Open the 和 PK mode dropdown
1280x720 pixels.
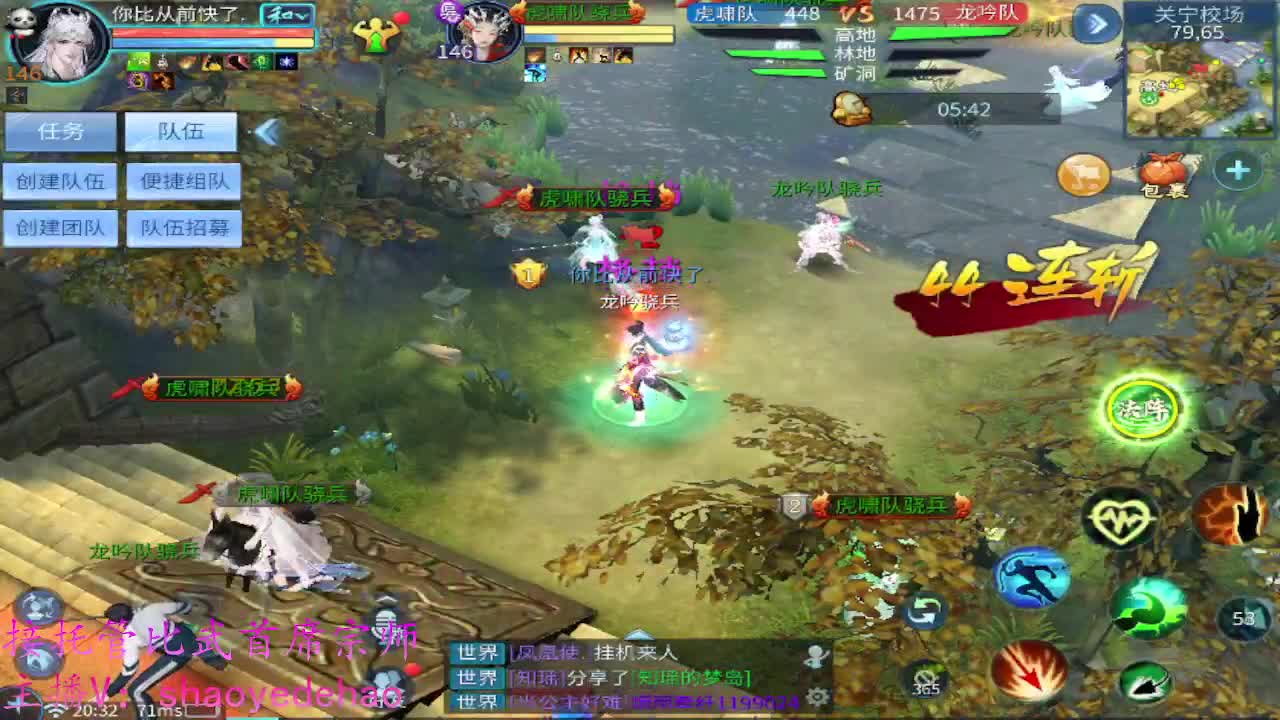click(286, 15)
